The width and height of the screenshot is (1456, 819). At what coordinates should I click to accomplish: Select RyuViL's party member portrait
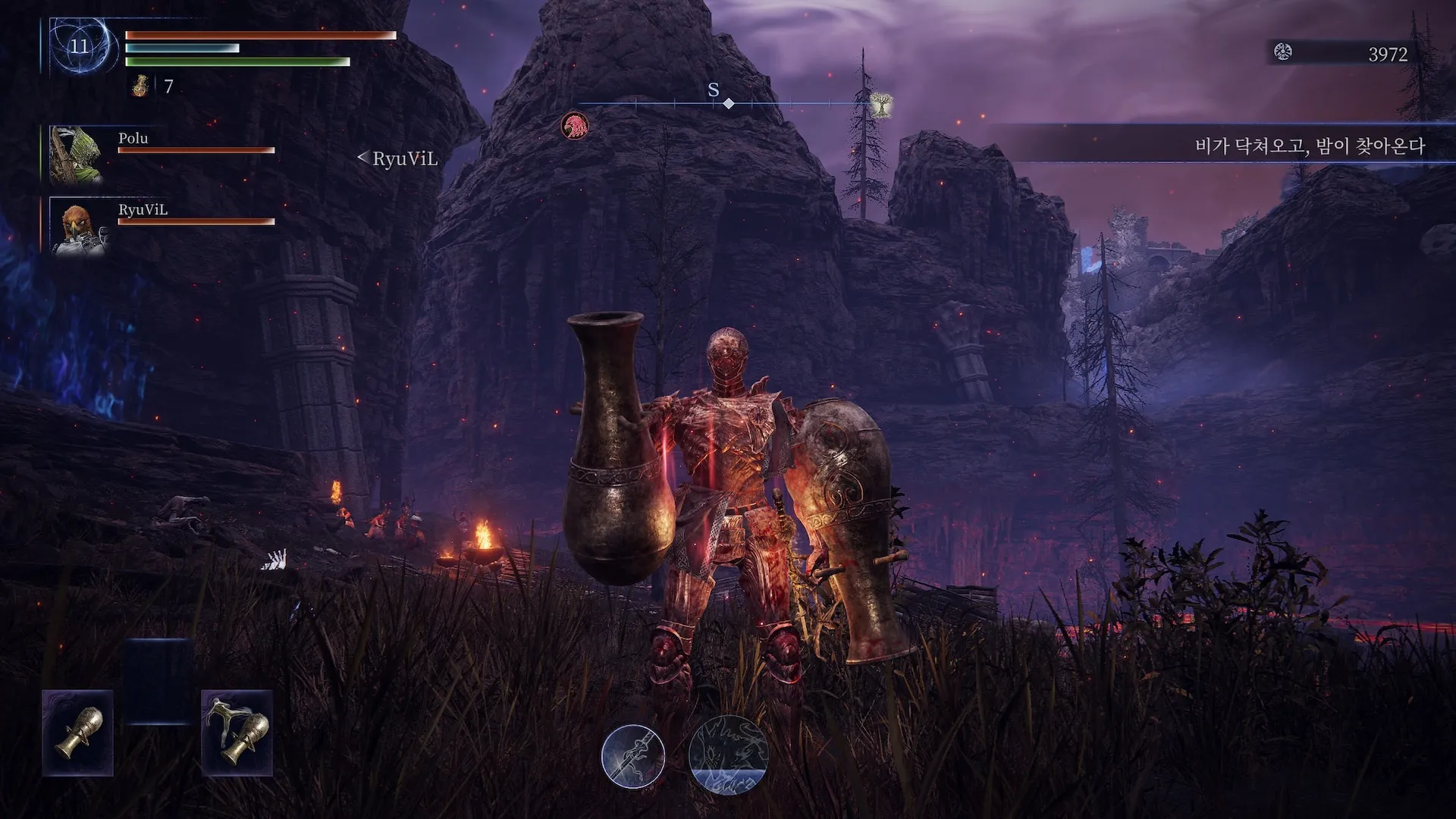coord(78,227)
